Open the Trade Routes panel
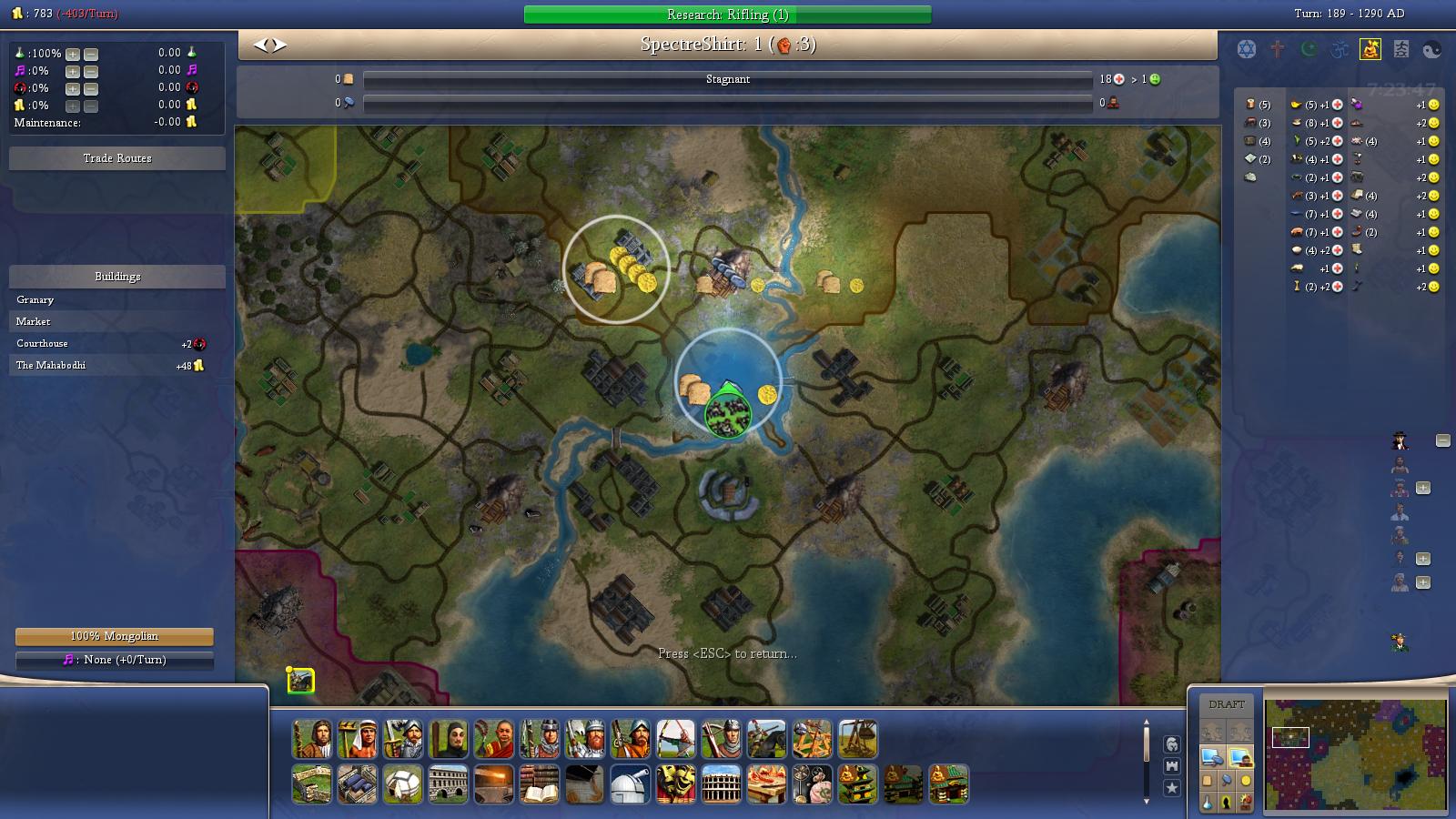The height and width of the screenshot is (819, 1456). point(116,157)
